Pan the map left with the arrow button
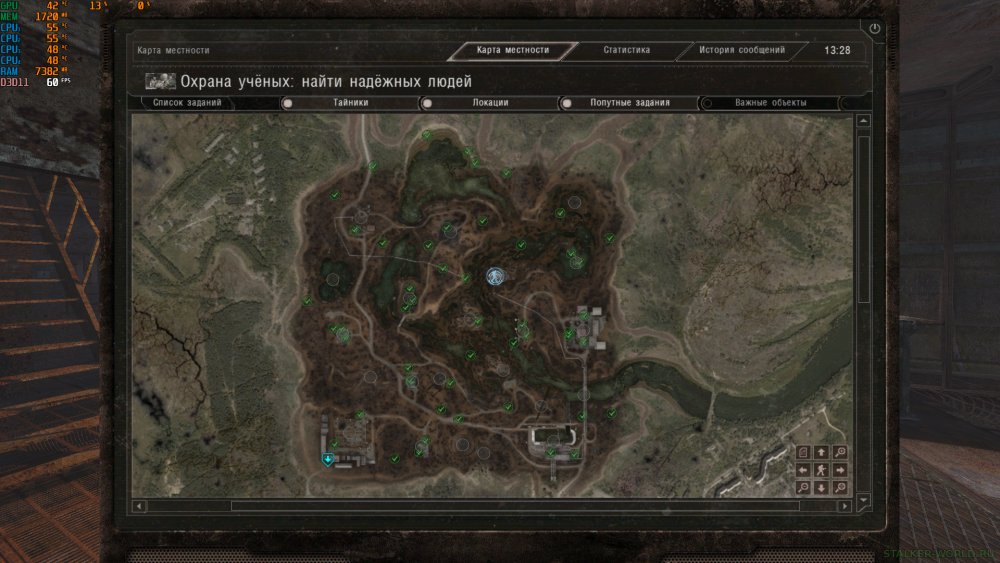 (803, 470)
